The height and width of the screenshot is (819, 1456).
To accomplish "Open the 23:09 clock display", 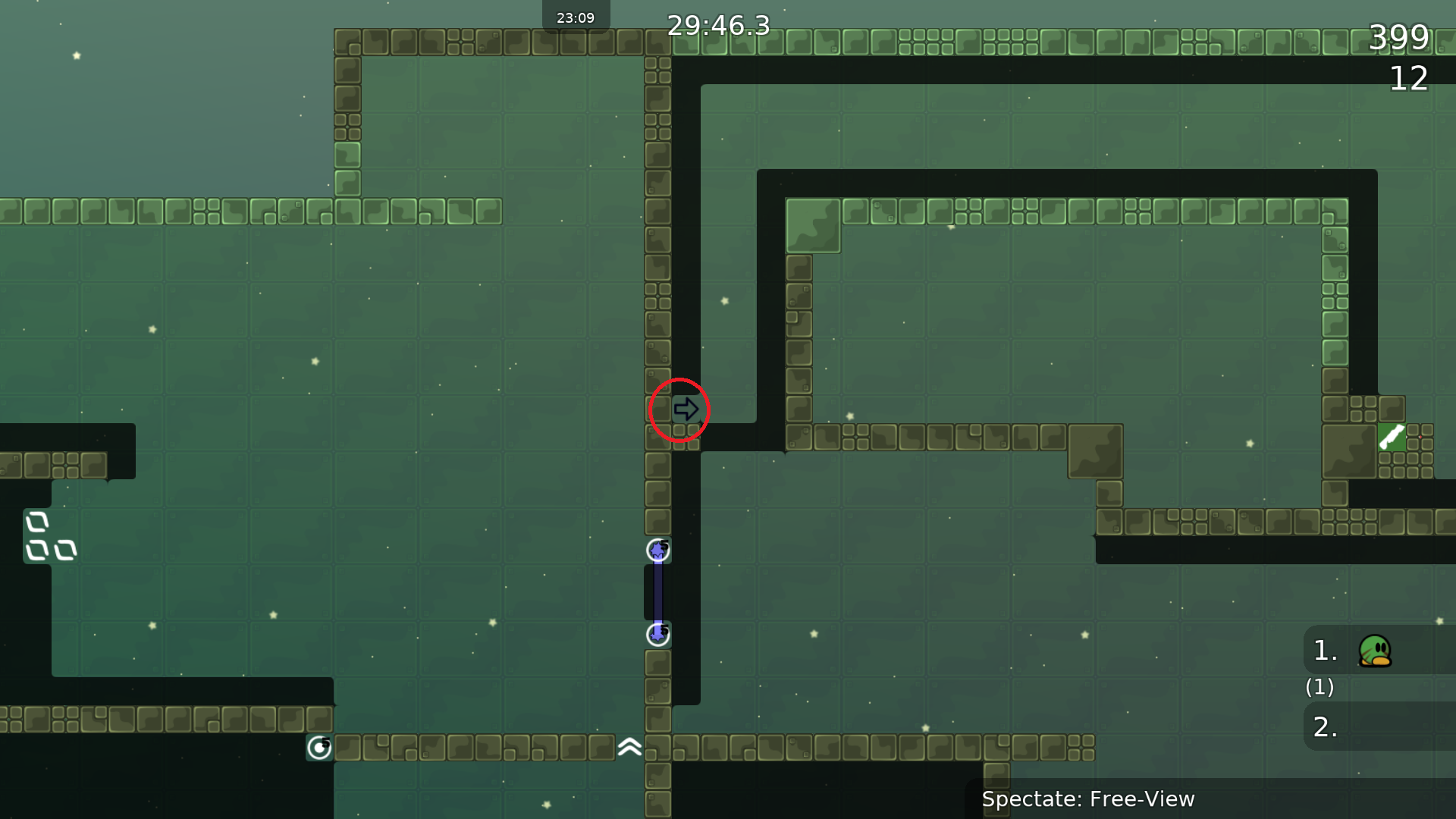I will (x=576, y=16).
